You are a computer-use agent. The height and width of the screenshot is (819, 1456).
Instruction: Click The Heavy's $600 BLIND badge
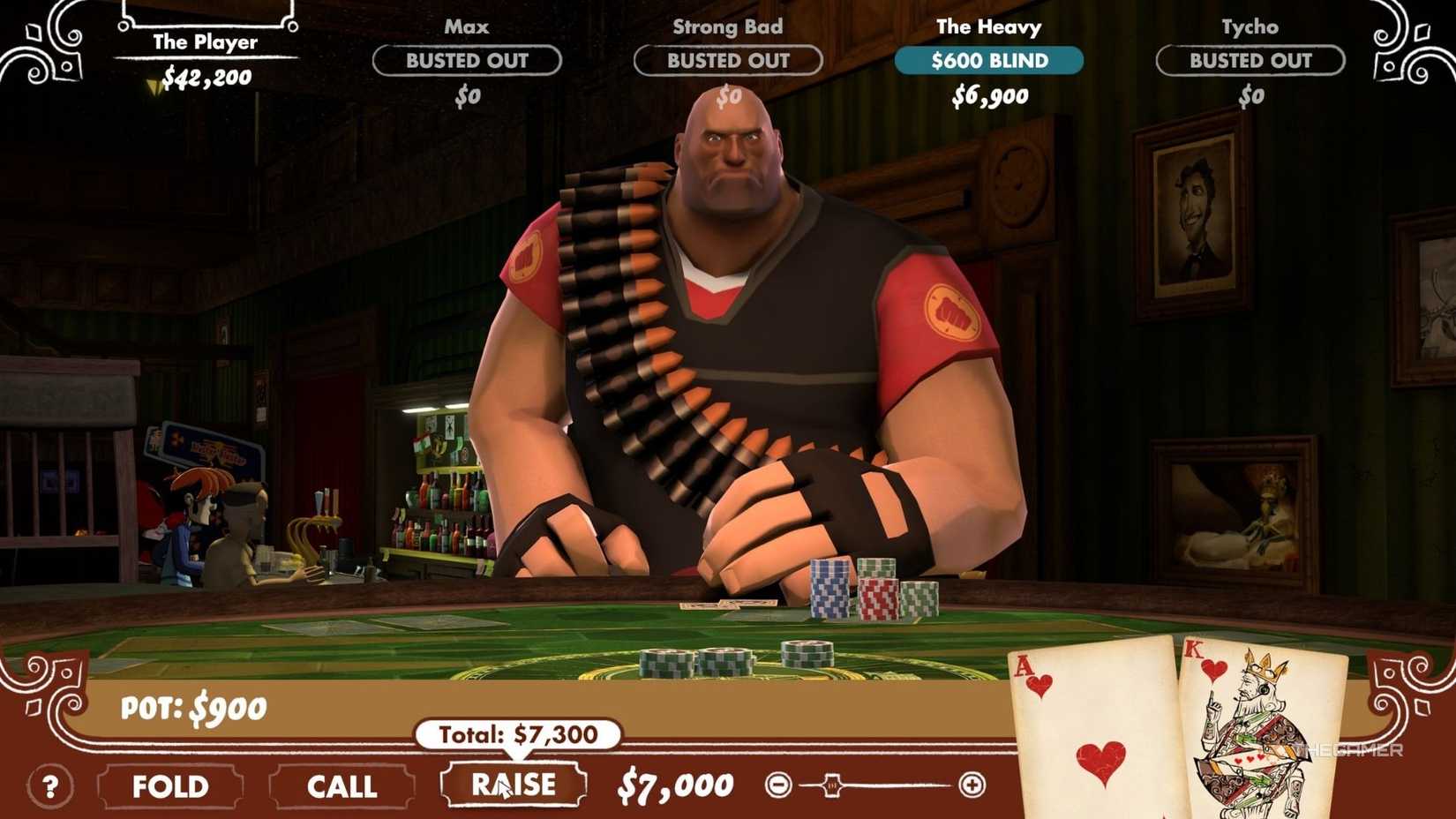click(x=989, y=61)
